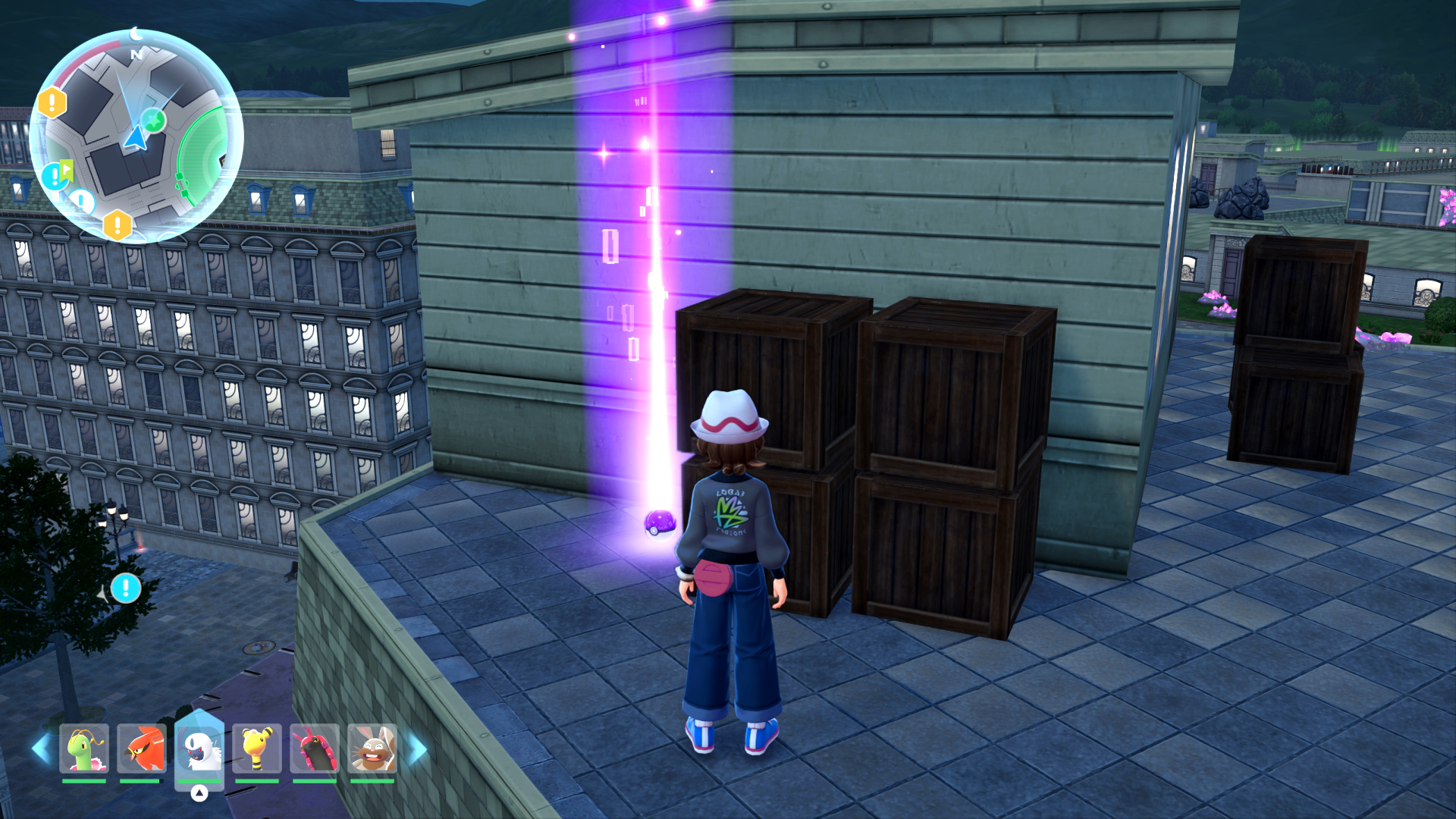This screenshot has width=1456, height=819.
Task: Select Diggersby from the party bar
Action: [372, 748]
